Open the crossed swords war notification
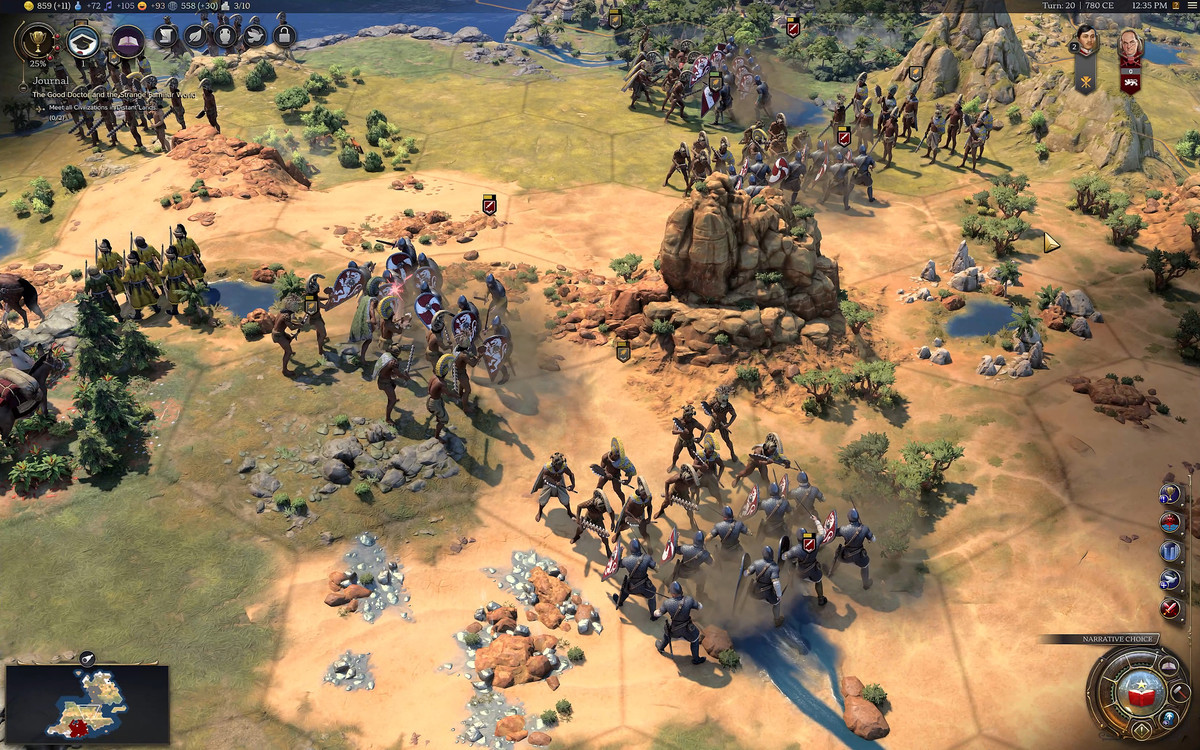The width and height of the screenshot is (1200, 750). (1170, 608)
